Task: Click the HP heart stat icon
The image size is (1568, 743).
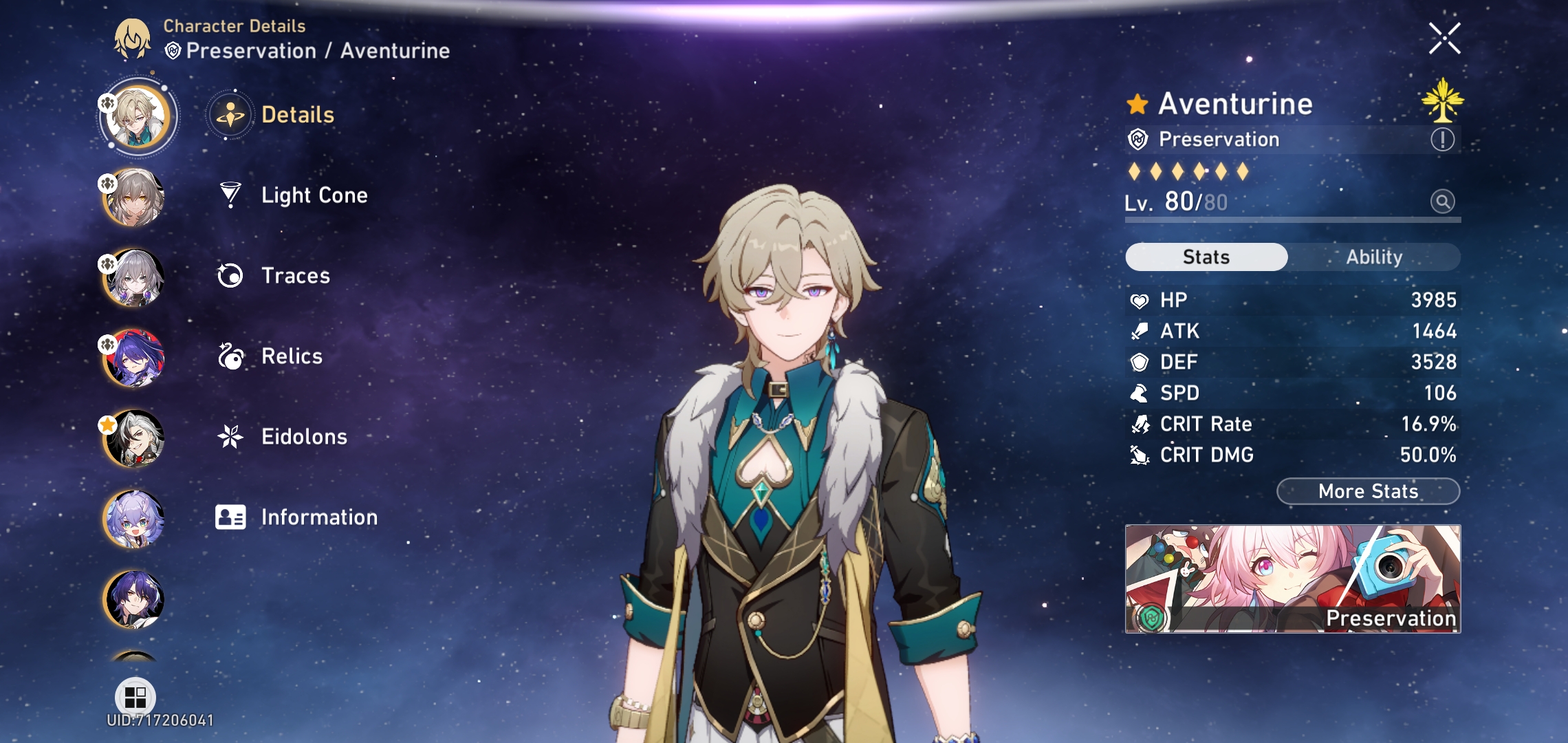Action: click(1140, 299)
